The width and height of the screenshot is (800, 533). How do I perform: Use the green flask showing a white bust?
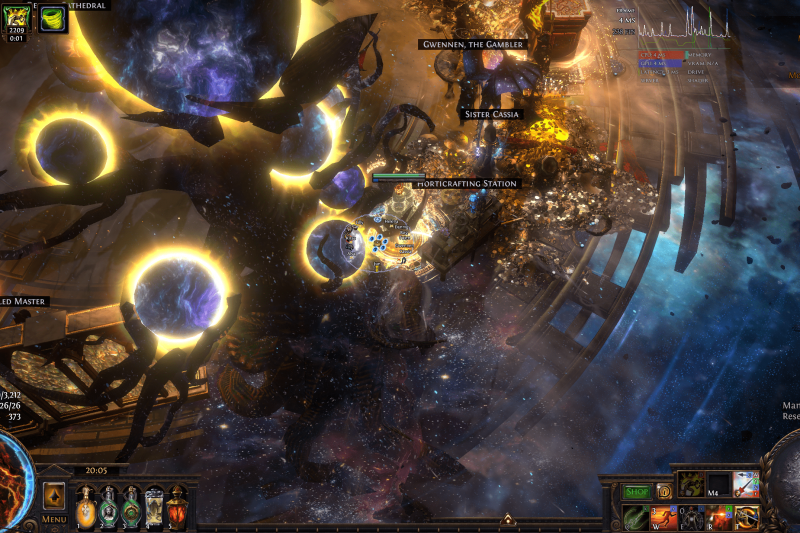point(109,506)
